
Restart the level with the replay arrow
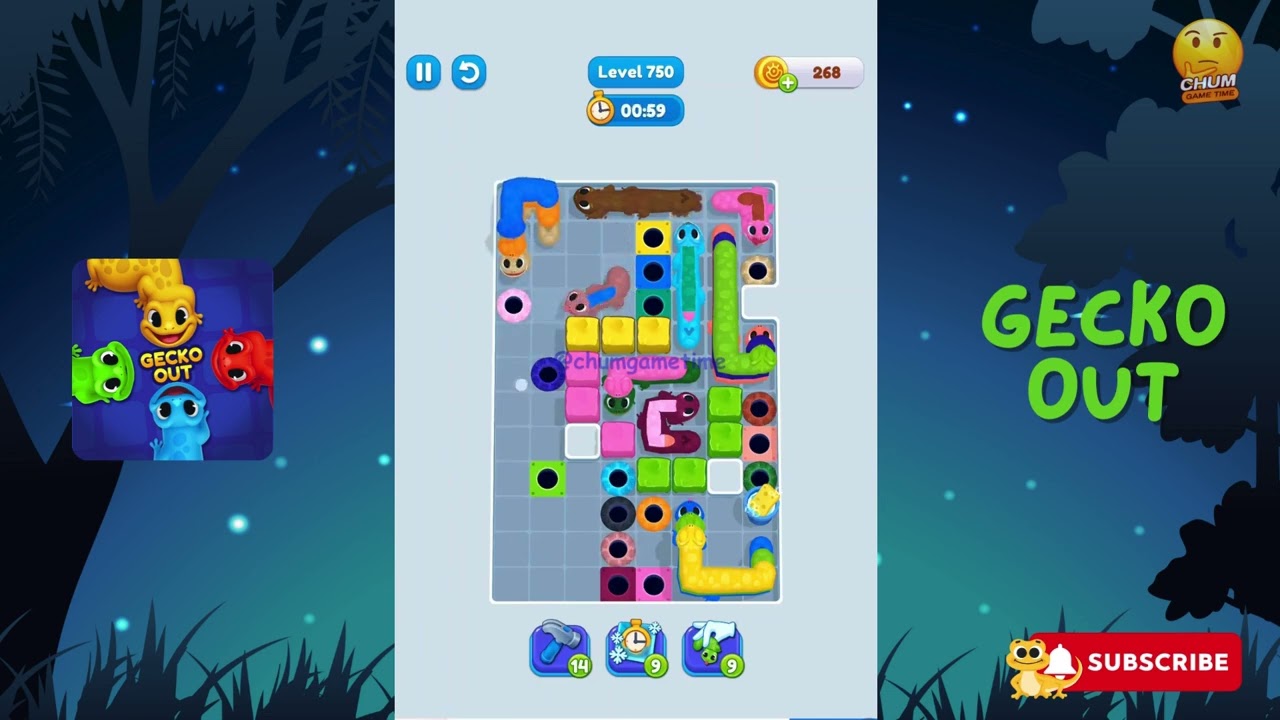pos(469,72)
